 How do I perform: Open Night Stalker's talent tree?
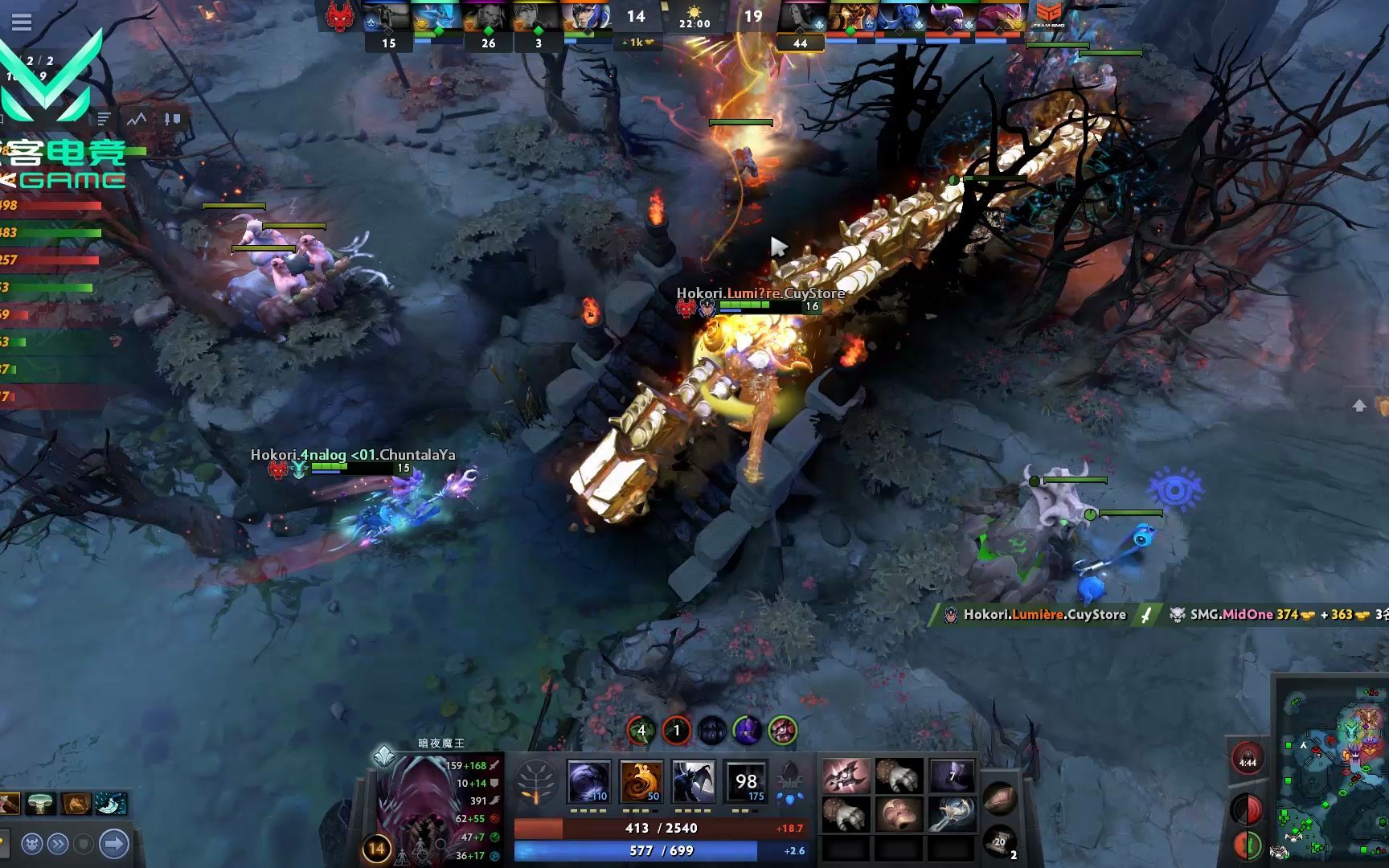click(537, 784)
